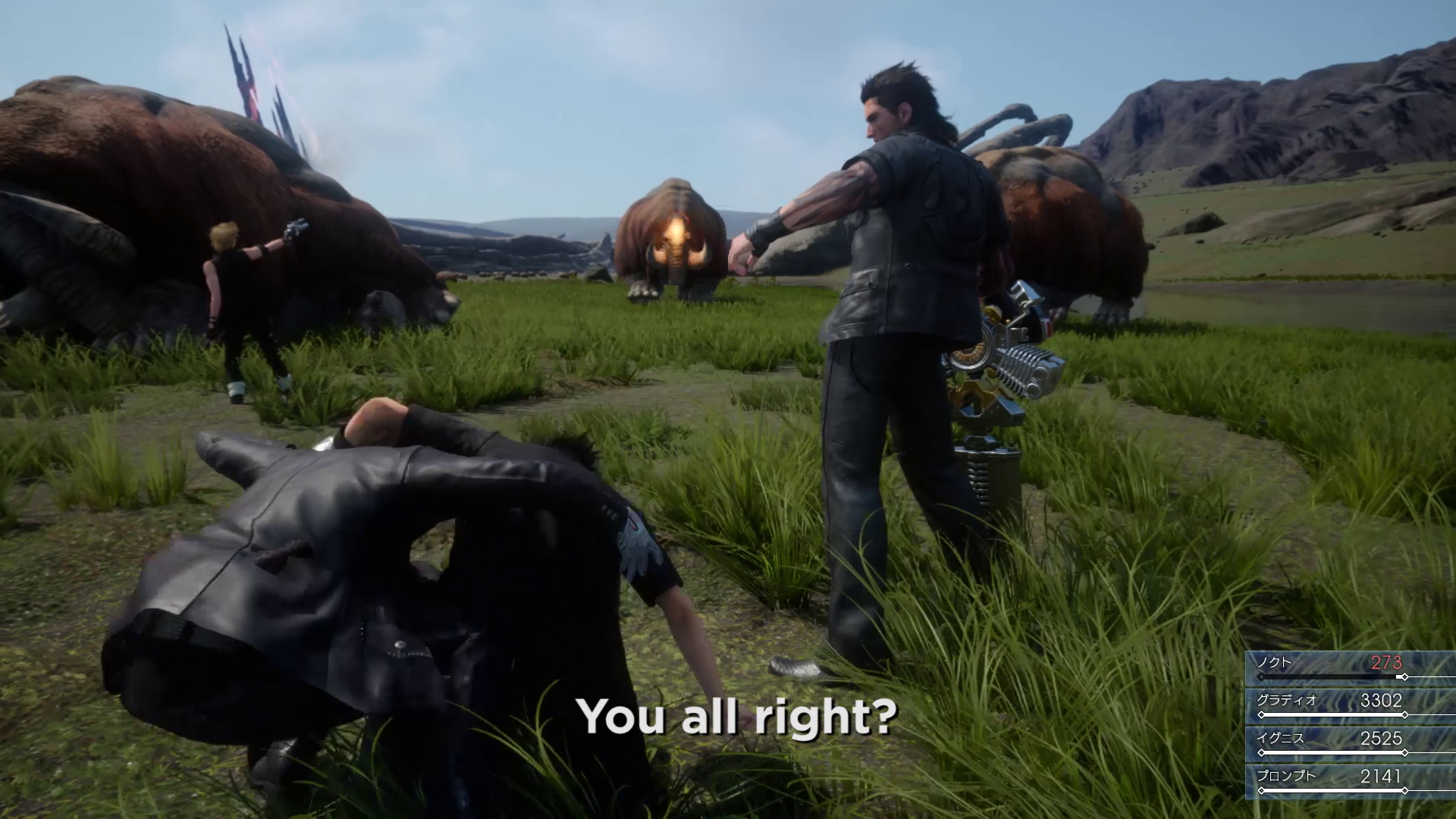Select Gladio's party status row
Image resolution: width=1456 pixels, height=819 pixels.
click(x=1350, y=705)
